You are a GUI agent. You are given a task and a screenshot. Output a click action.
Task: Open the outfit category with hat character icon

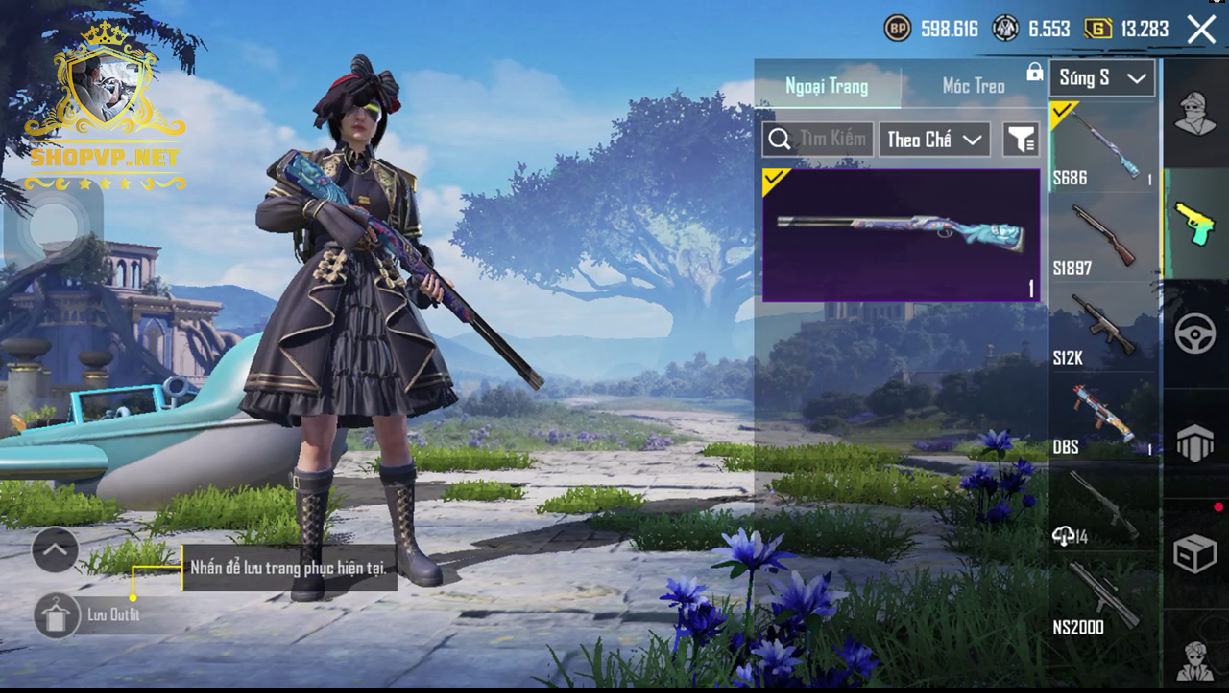point(1195,112)
